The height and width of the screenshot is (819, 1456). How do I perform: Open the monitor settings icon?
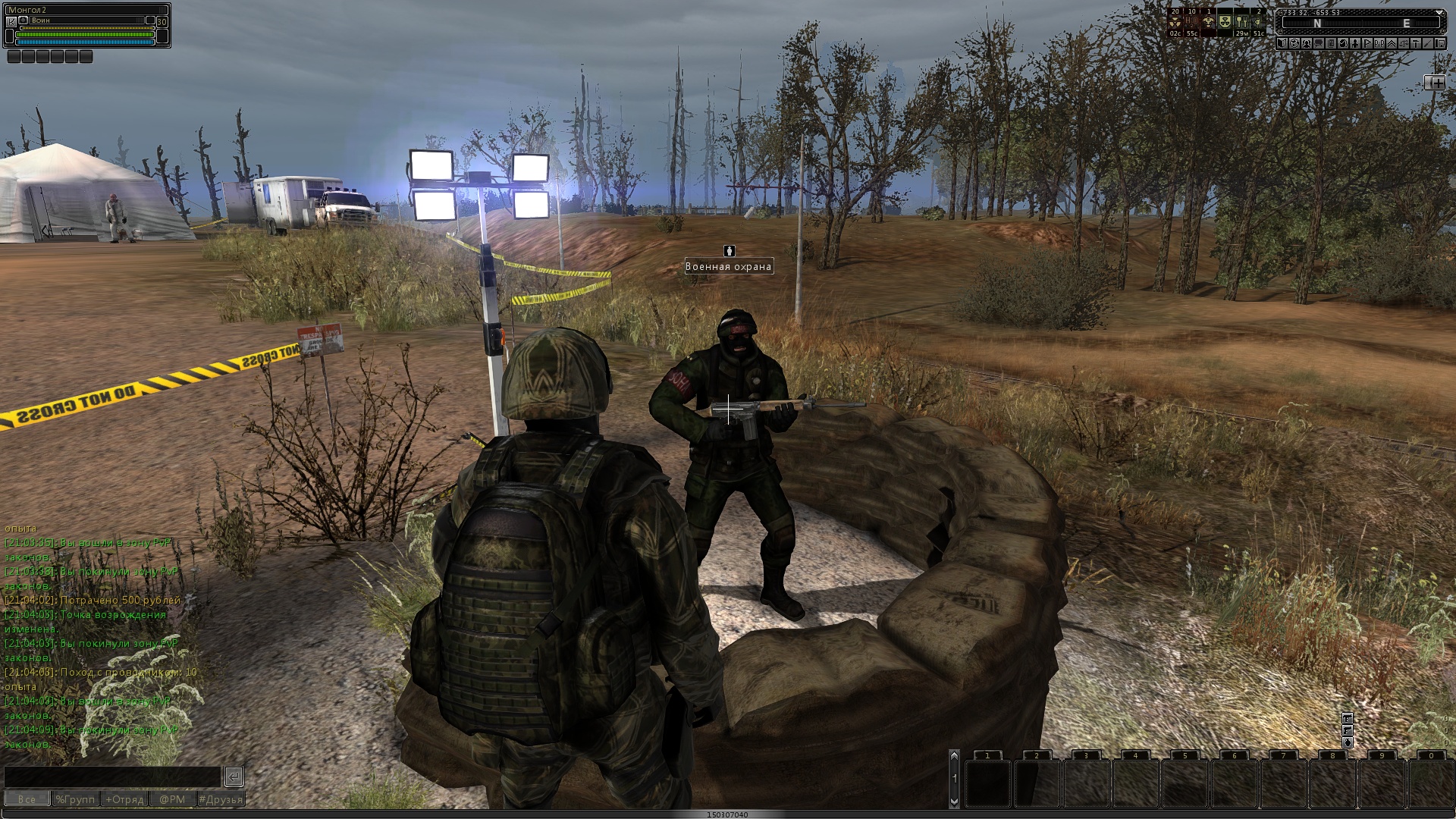click(x=1440, y=43)
